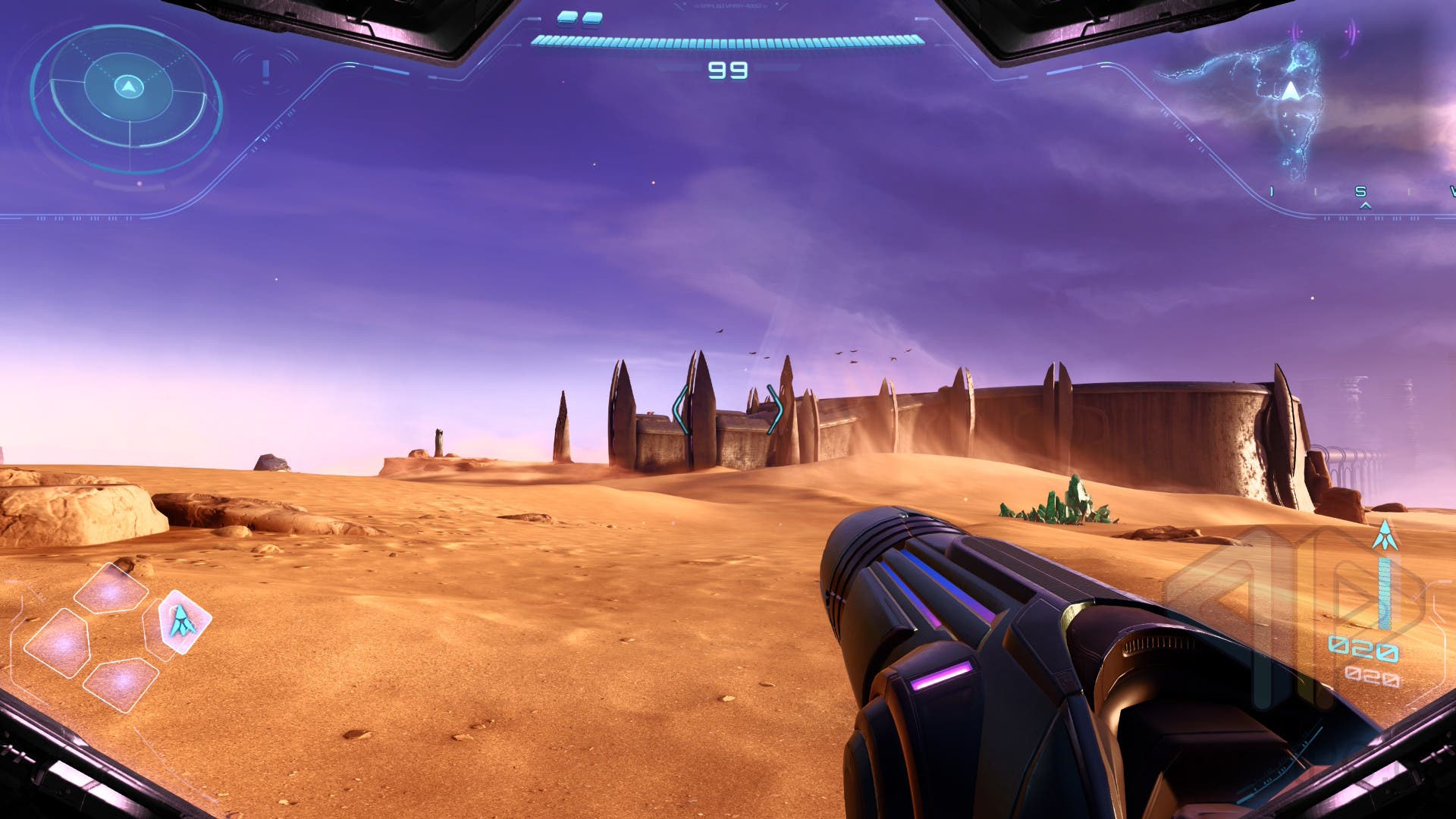
Task: Select the highlighted diamond ability slot
Action: 183,621
